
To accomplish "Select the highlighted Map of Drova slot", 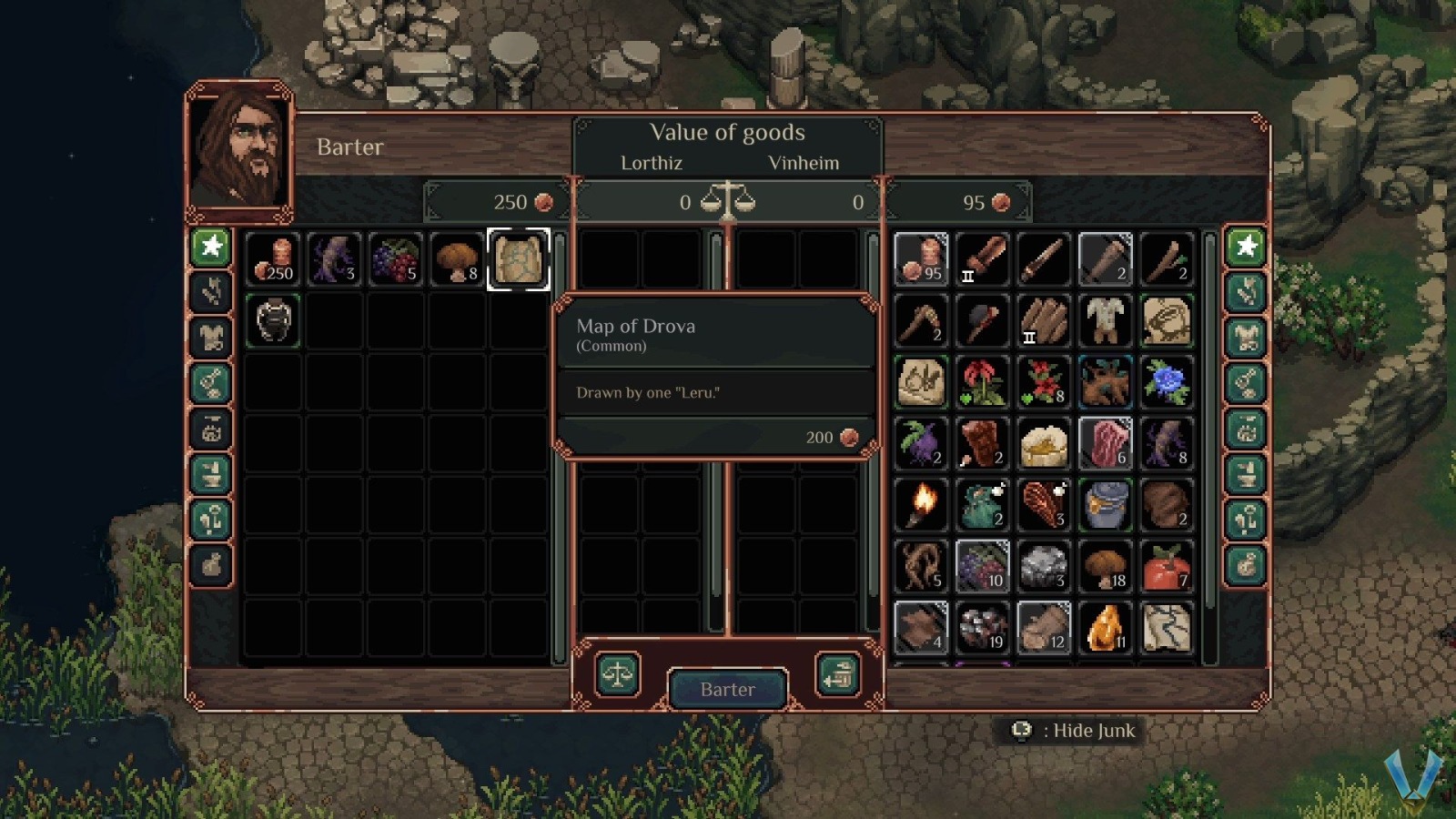I will (518, 259).
